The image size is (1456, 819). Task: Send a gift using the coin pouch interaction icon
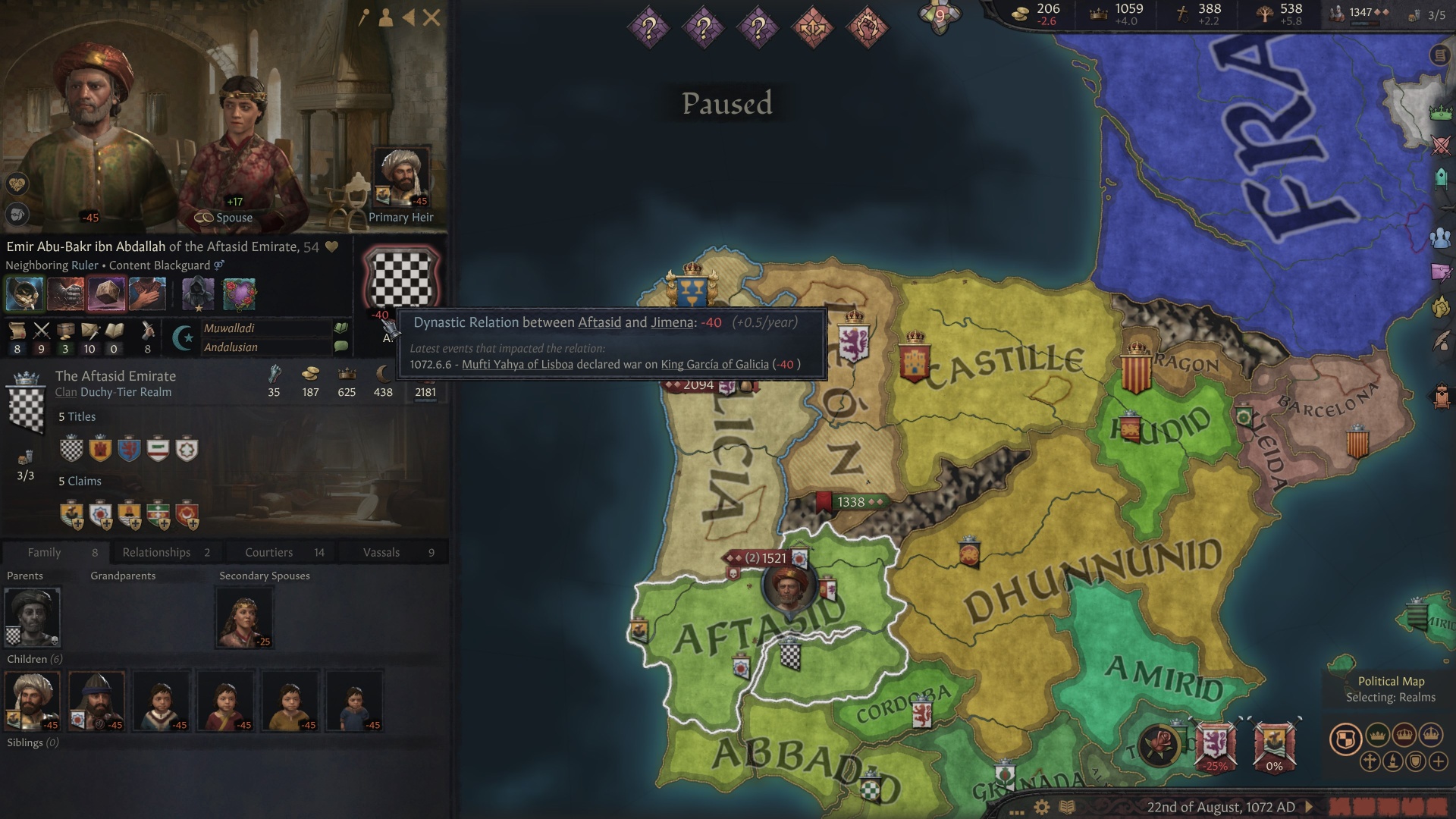click(x=23, y=293)
